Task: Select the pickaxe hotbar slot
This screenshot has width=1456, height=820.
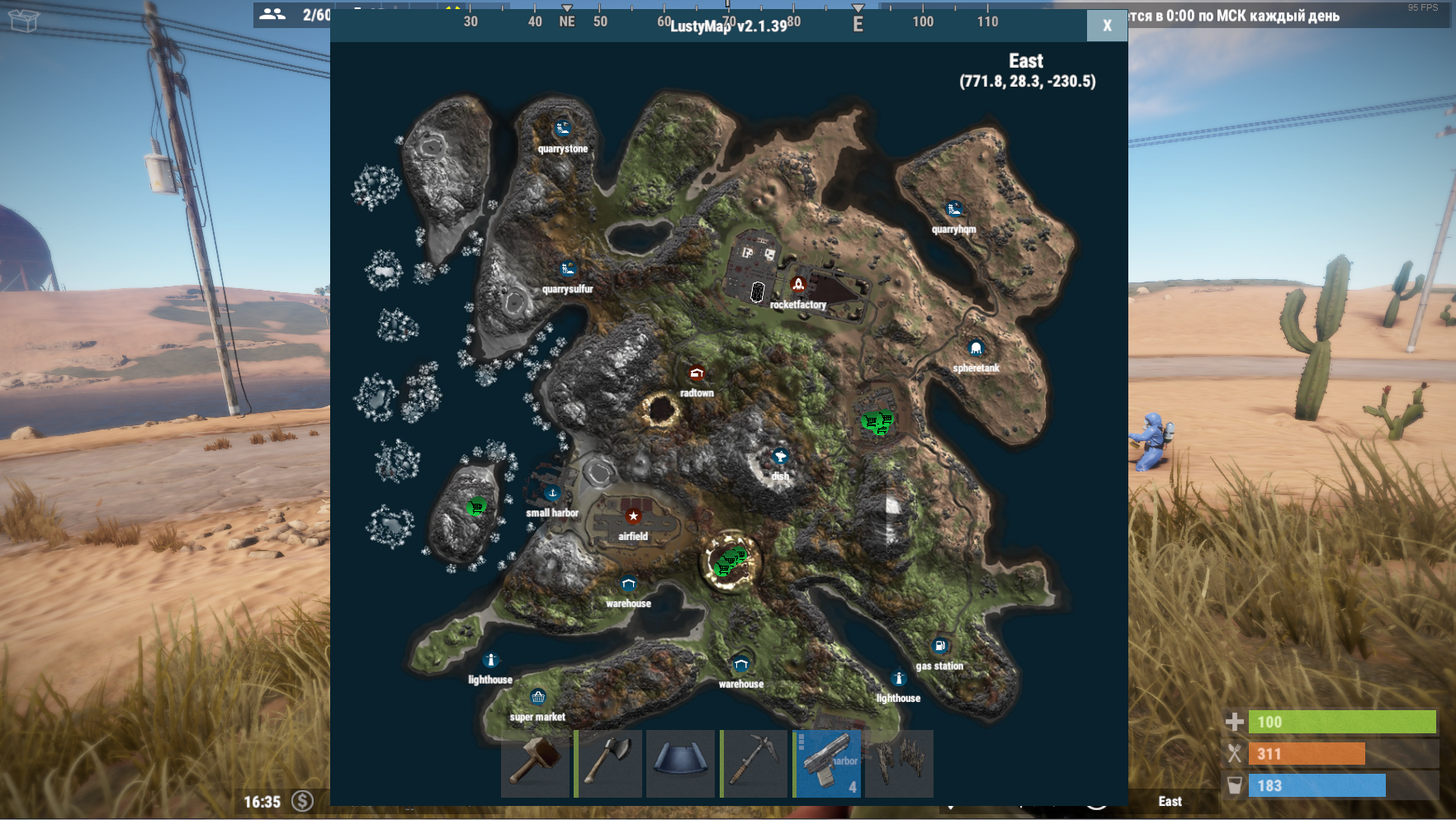Action: click(754, 762)
